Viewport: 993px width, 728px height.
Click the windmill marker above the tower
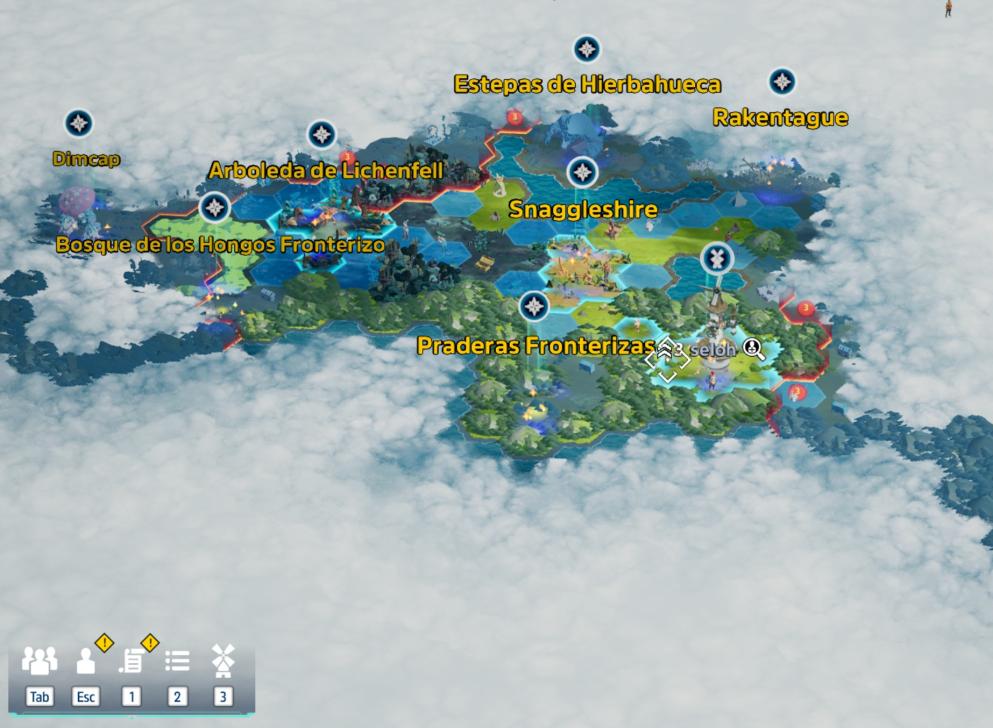(x=716, y=259)
